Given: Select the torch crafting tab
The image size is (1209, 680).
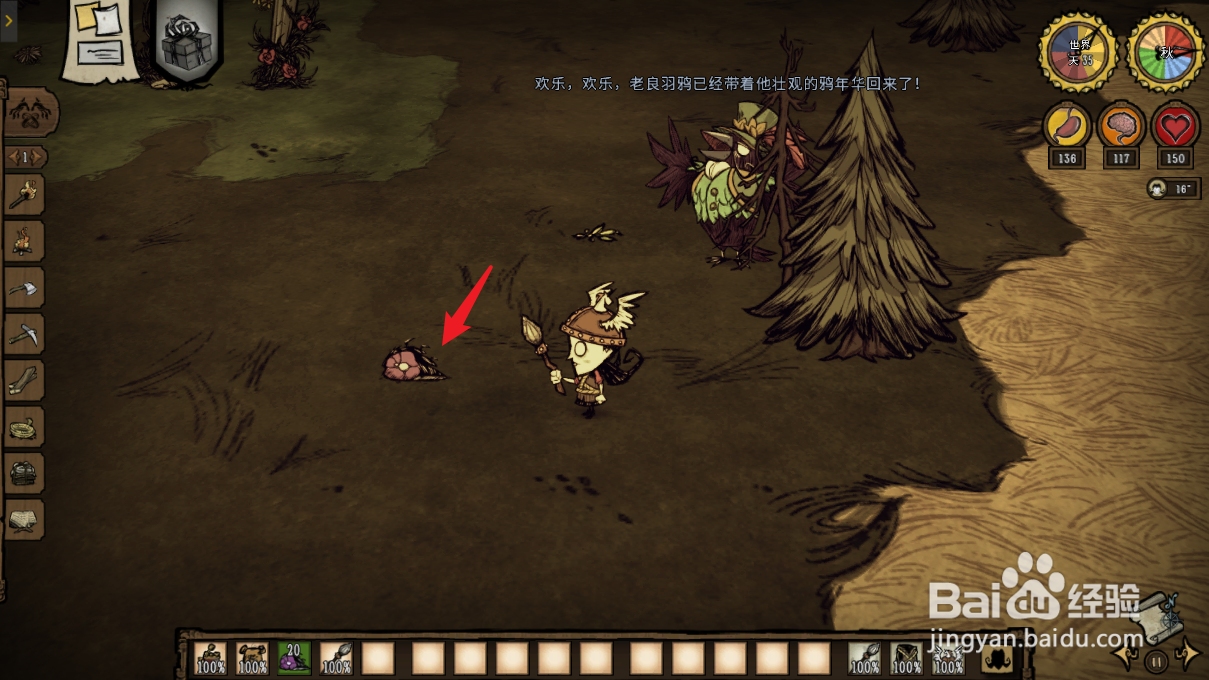Looking at the screenshot, I should tap(24, 194).
